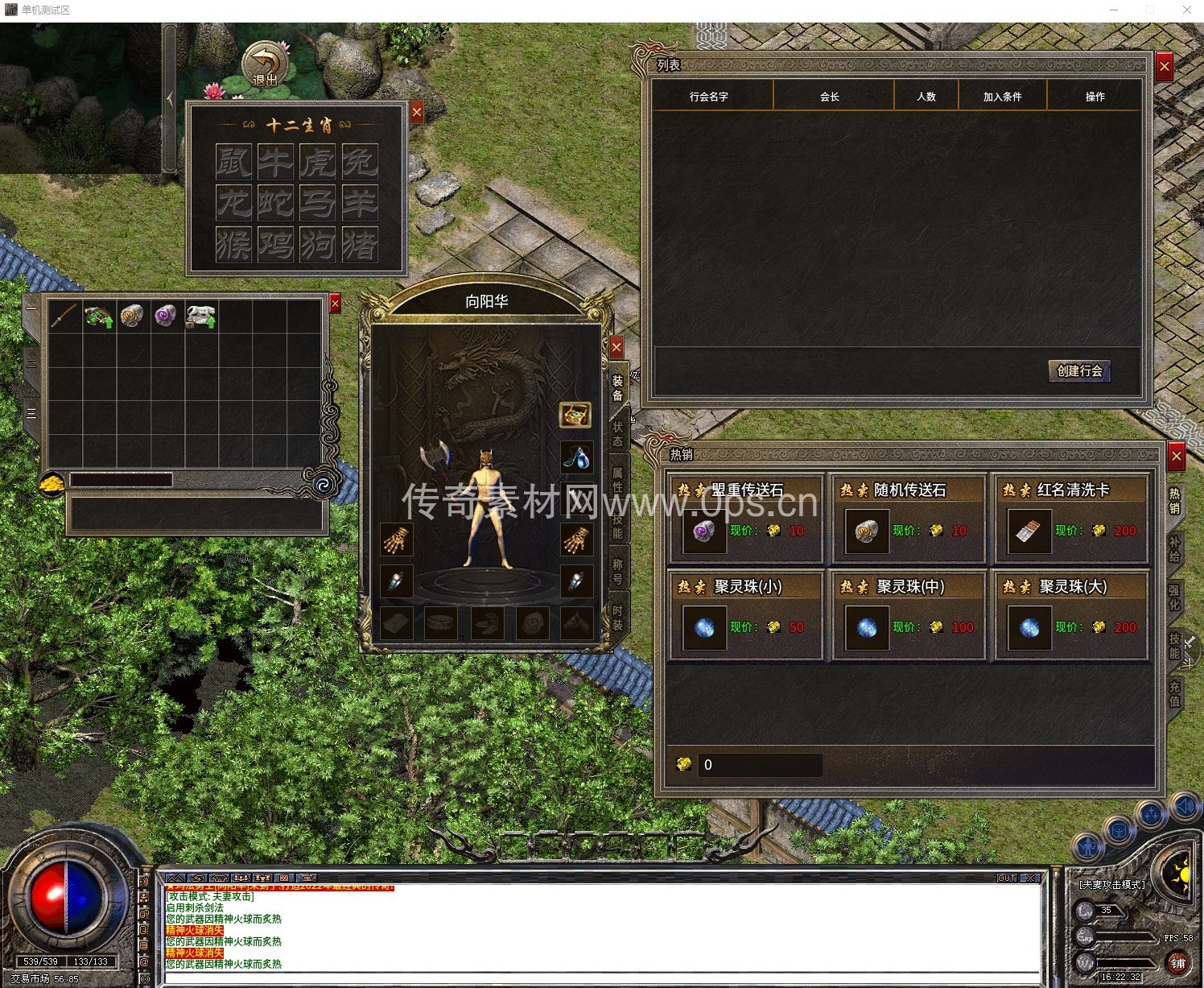Close the 向阳华 character panel
The width and height of the screenshot is (1204, 988).
(x=616, y=347)
